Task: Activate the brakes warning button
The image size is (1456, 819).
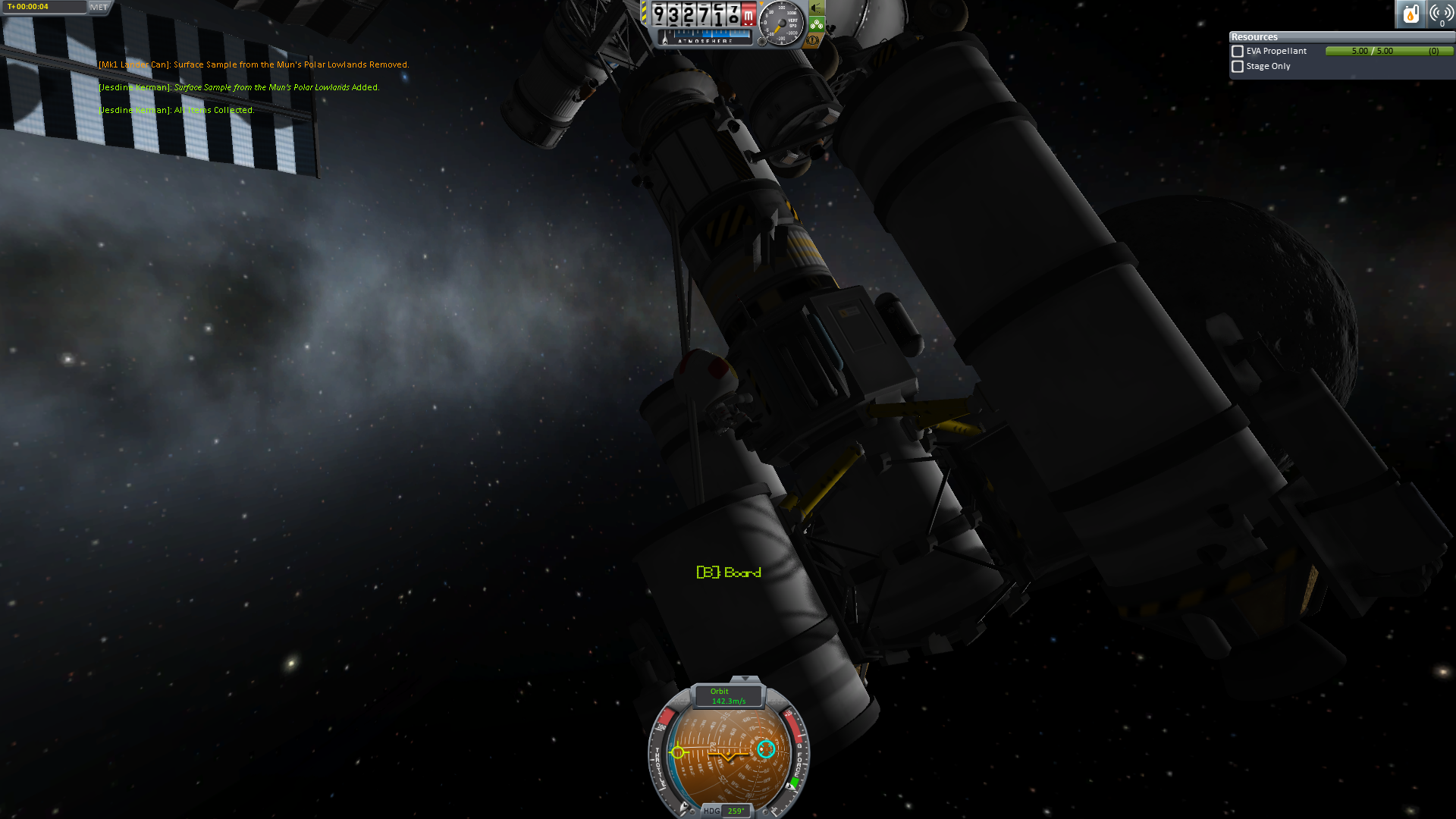Action: [814, 40]
